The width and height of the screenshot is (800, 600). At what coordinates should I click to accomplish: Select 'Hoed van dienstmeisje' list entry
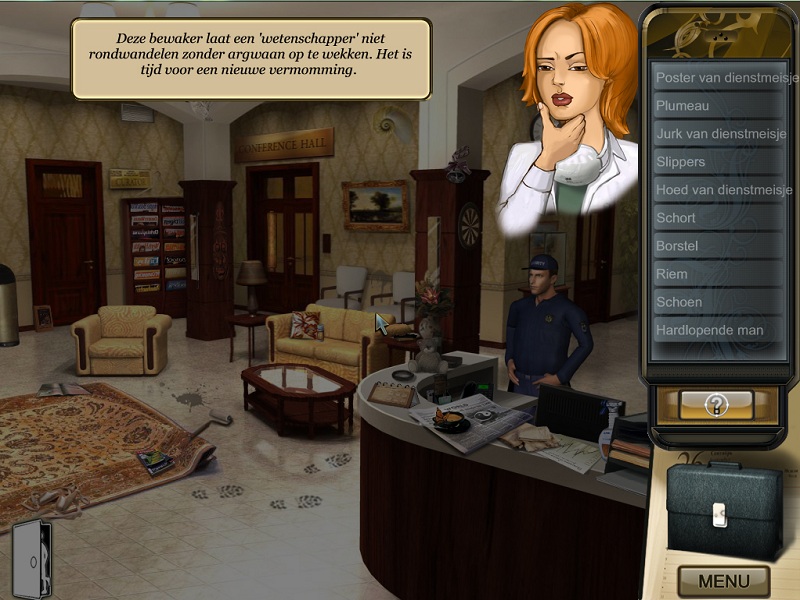(717, 189)
